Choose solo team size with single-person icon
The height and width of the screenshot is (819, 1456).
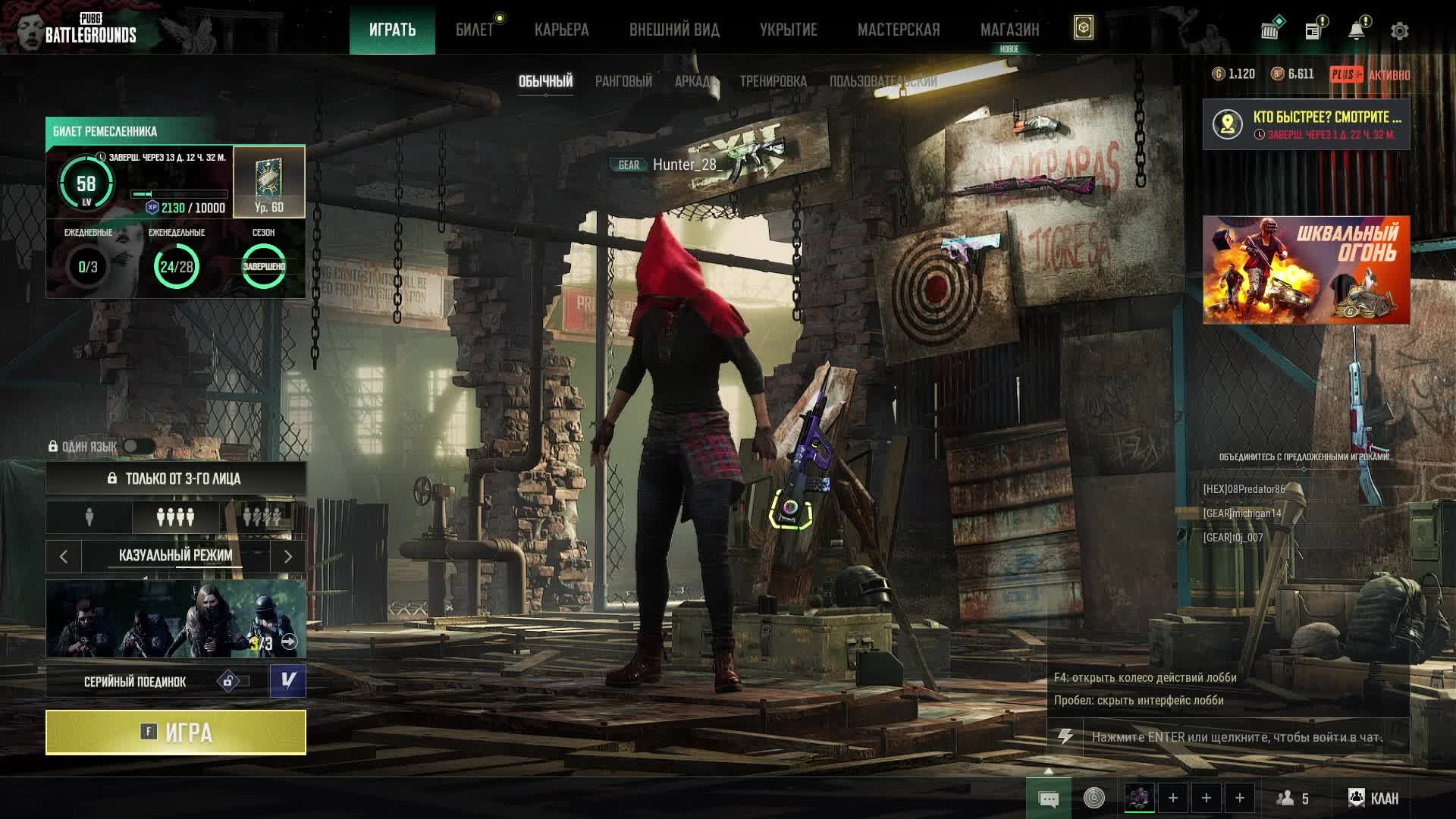[89, 517]
